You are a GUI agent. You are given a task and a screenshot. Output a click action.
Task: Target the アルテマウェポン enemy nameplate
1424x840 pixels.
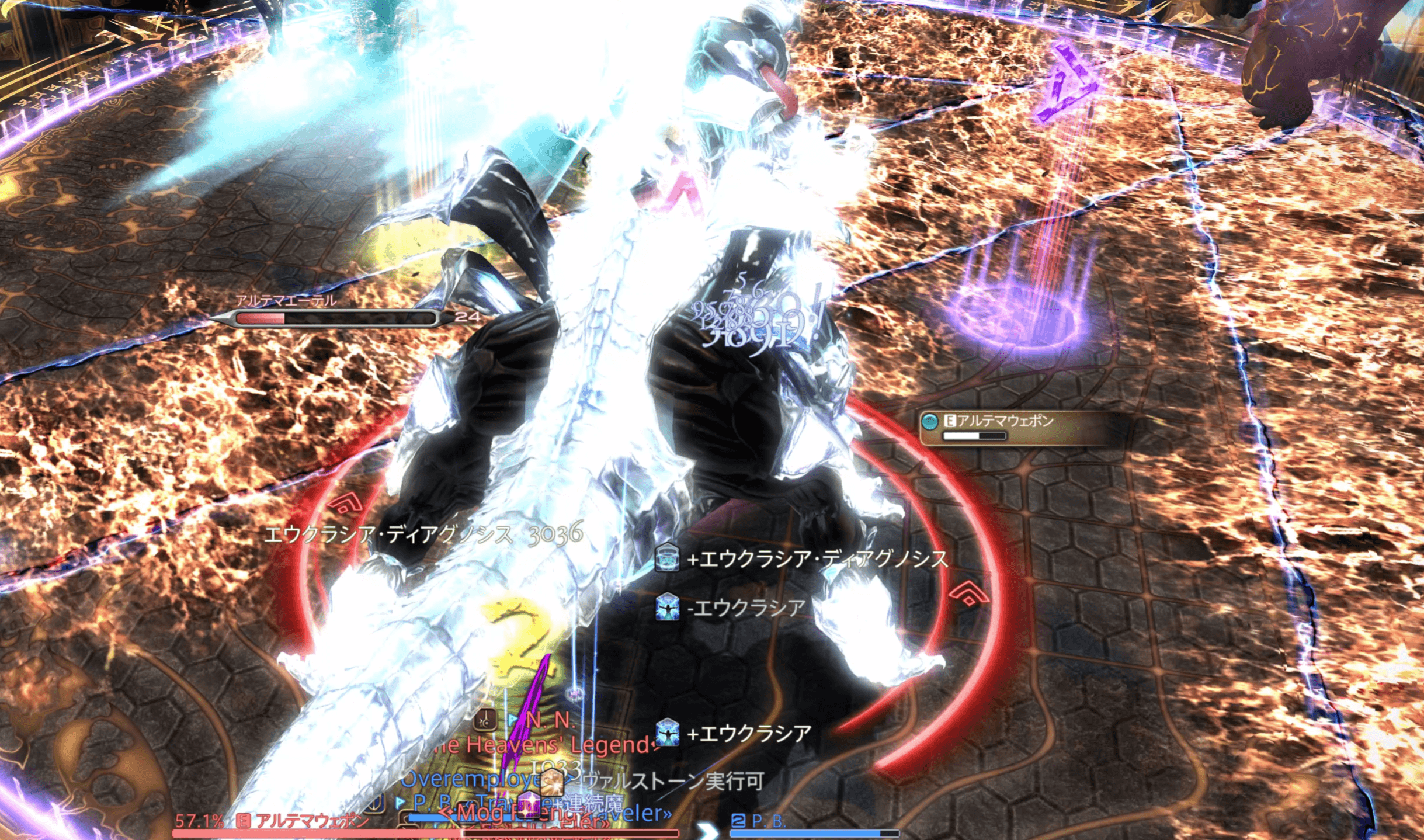(1004, 422)
